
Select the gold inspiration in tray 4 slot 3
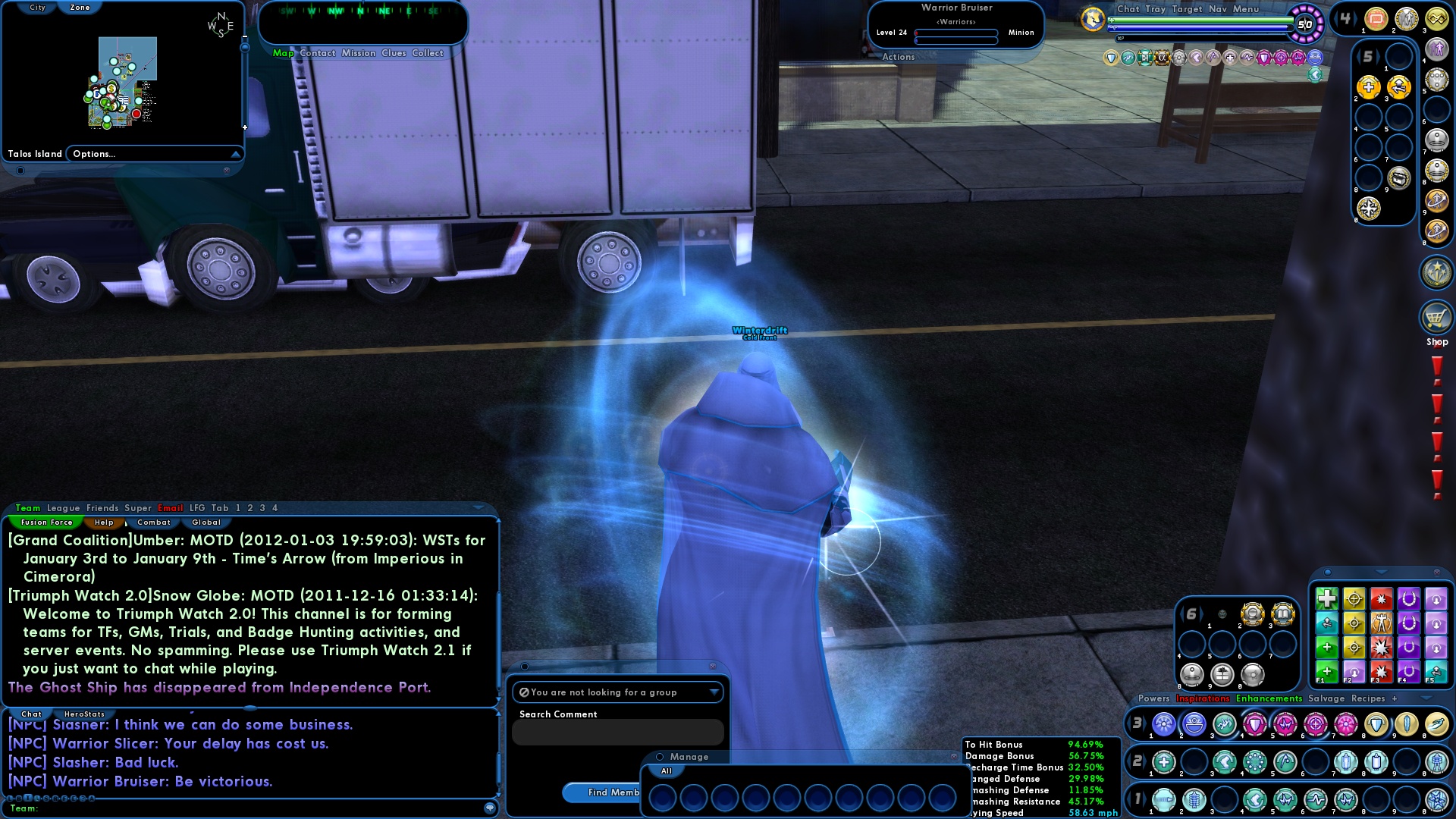pyautogui.click(x=1437, y=18)
